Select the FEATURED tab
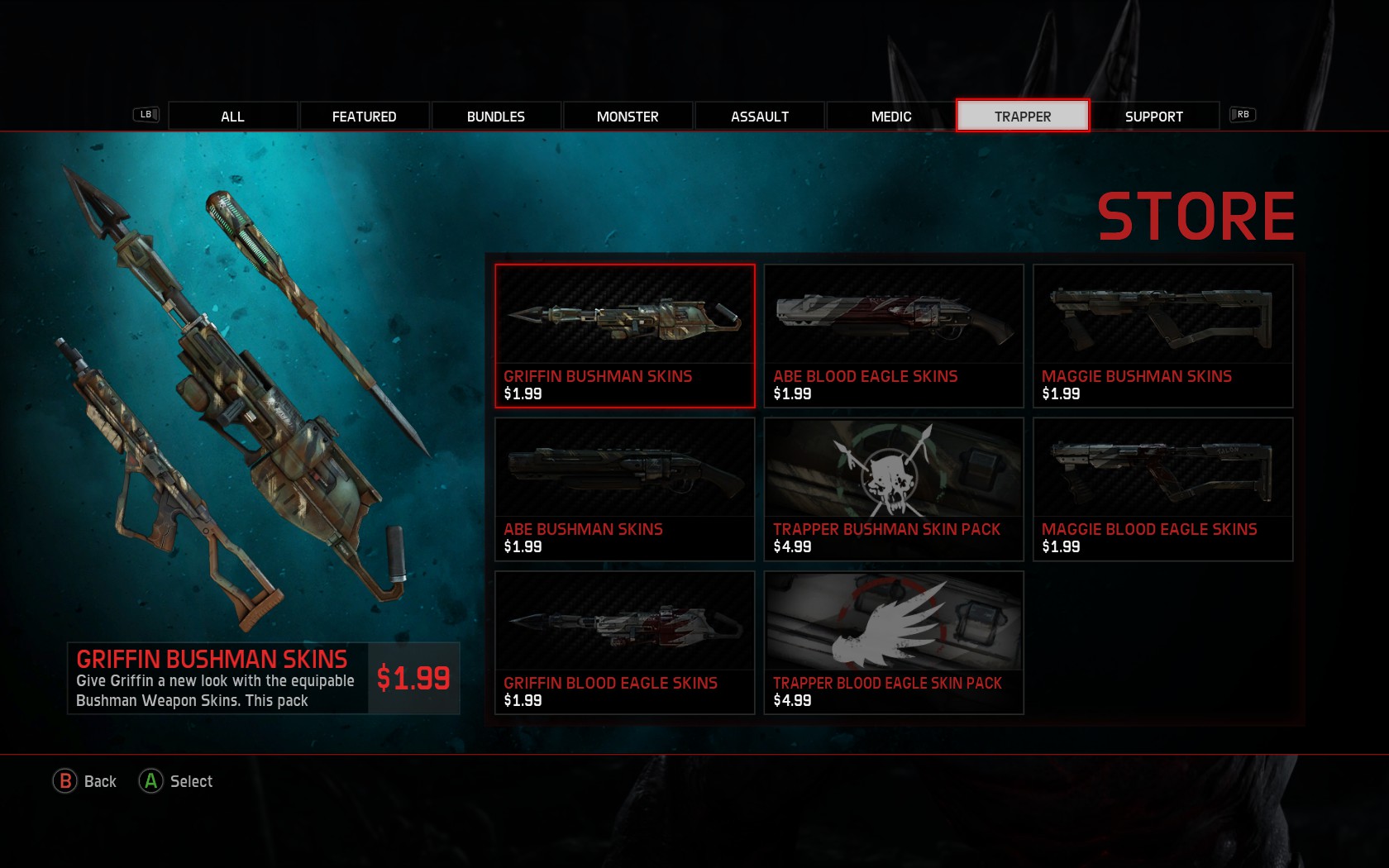The height and width of the screenshot is (868, 1389). coord(364,116)
